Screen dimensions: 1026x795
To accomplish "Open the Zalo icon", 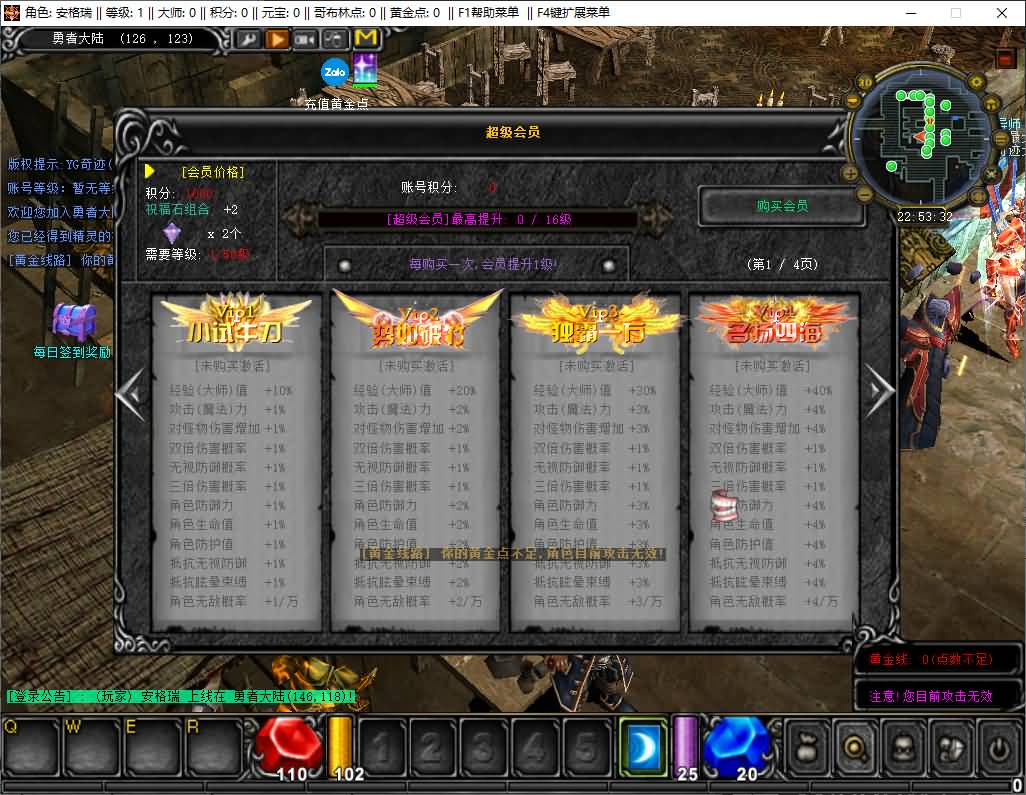I will point(334,71).
